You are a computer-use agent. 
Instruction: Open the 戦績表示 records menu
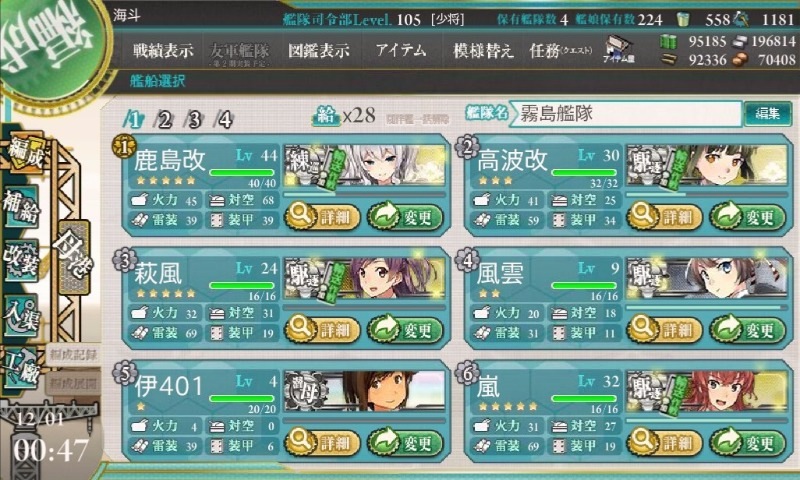pos(164,49)
